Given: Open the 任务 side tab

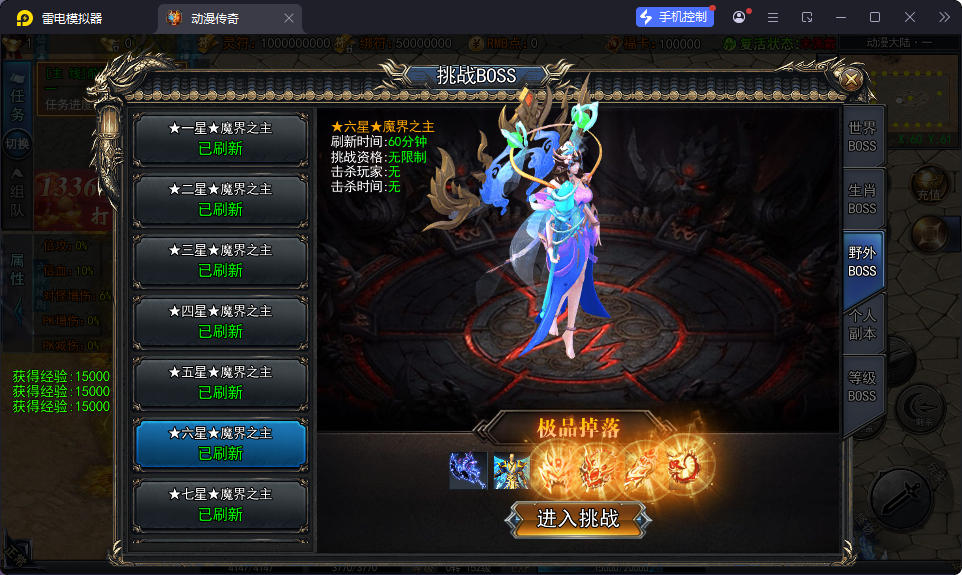Looking at the screenshot, I should pos(17,104).
